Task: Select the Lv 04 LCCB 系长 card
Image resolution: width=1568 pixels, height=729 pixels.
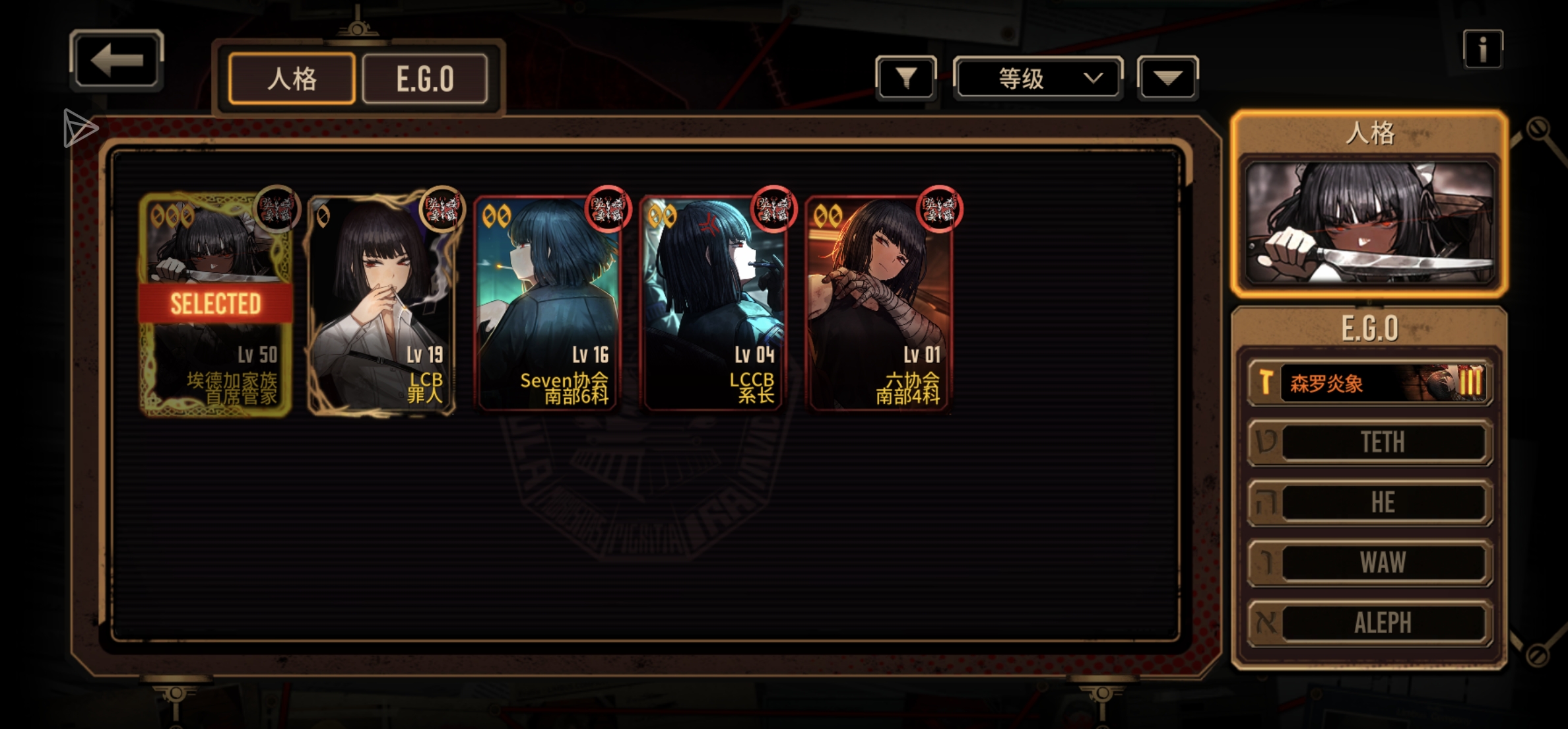Action: pos(713,305)
